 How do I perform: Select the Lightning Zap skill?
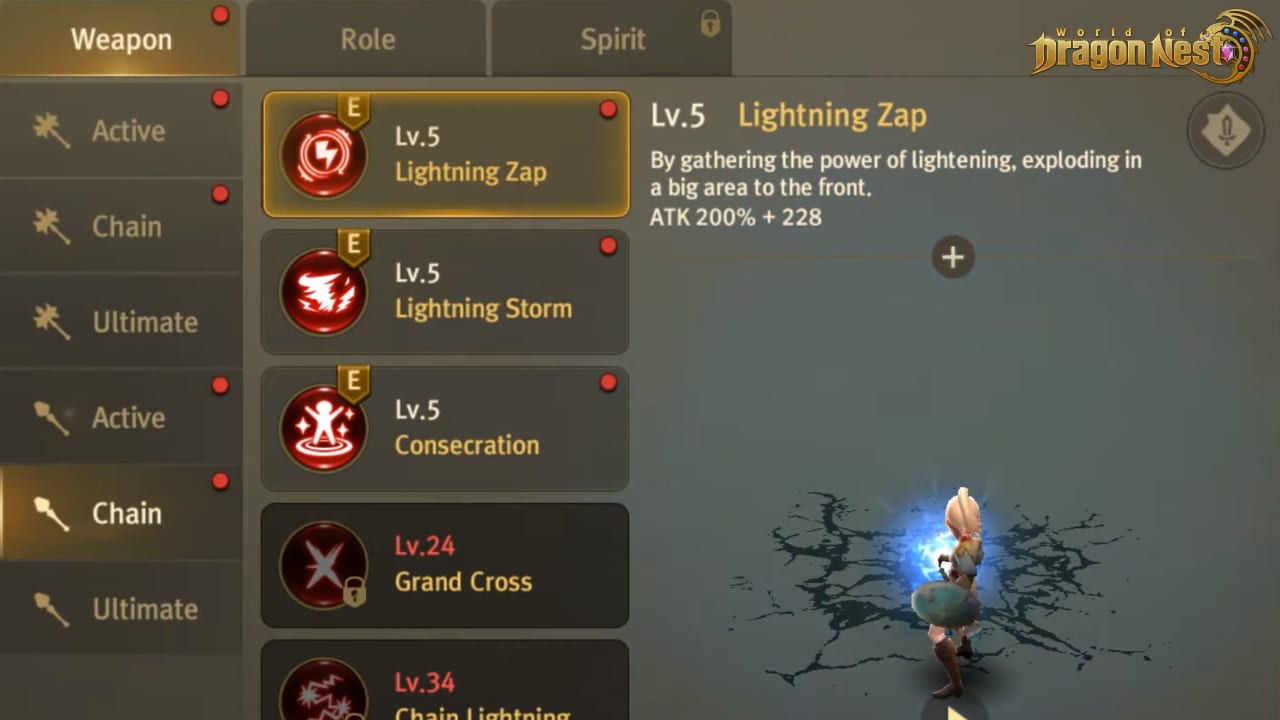446,155
